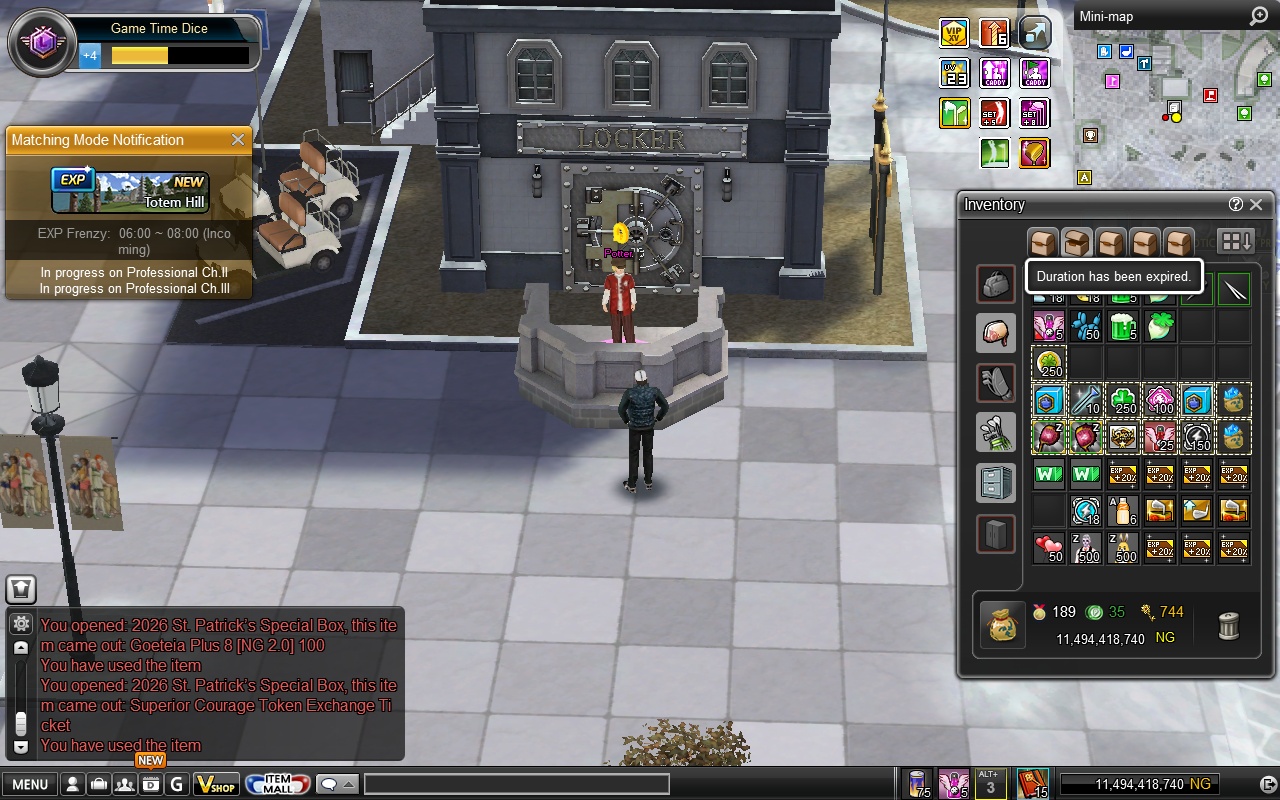Open the filing cabinet category tab
The image size is (1280, 800).
coord(996,483)
